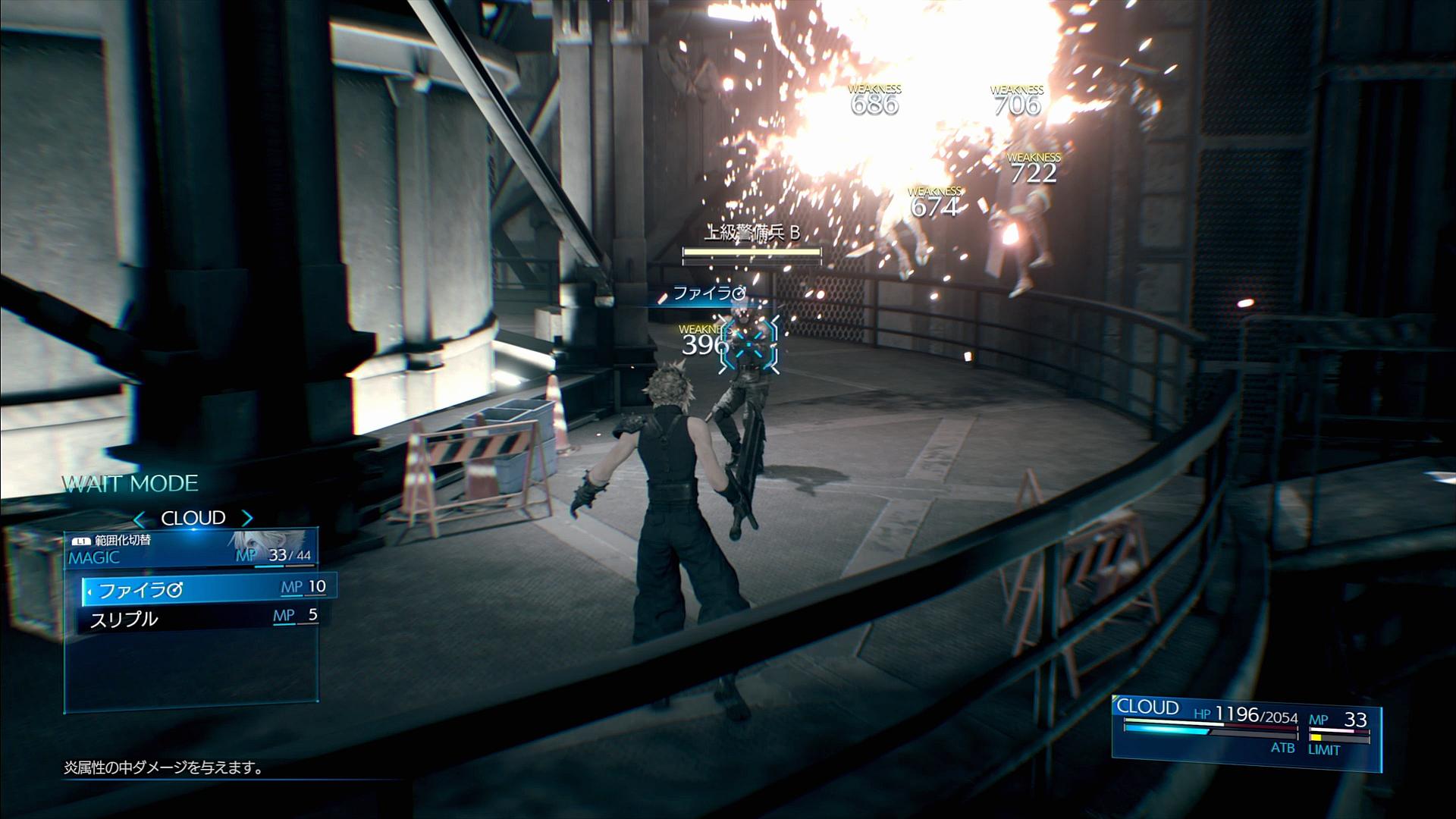Switch to the next character with the right arrow
Screen dimensions: 1456x819
247,519
